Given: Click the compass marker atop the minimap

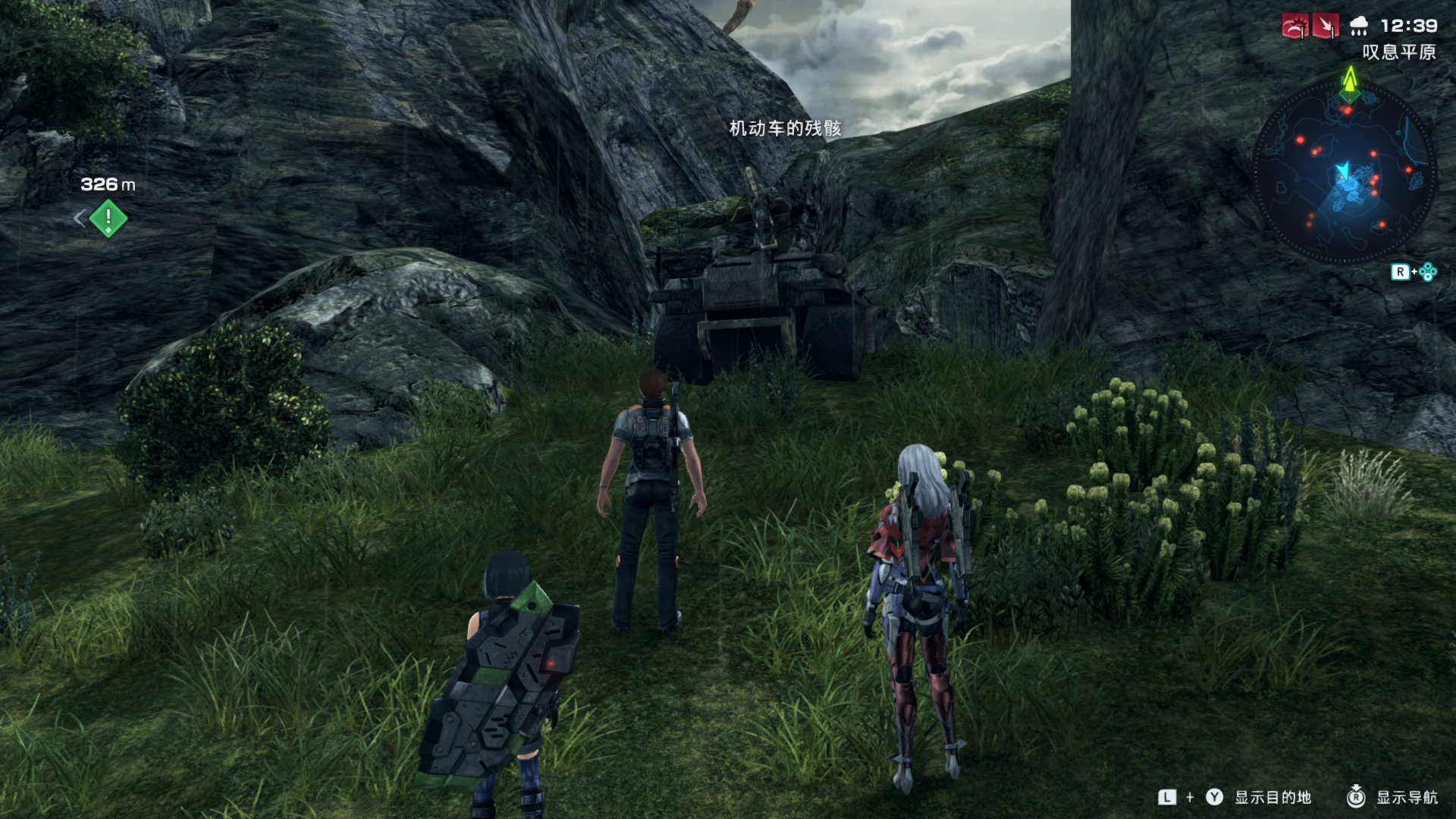Looking at the screenshot, I should coord(1350,96).
